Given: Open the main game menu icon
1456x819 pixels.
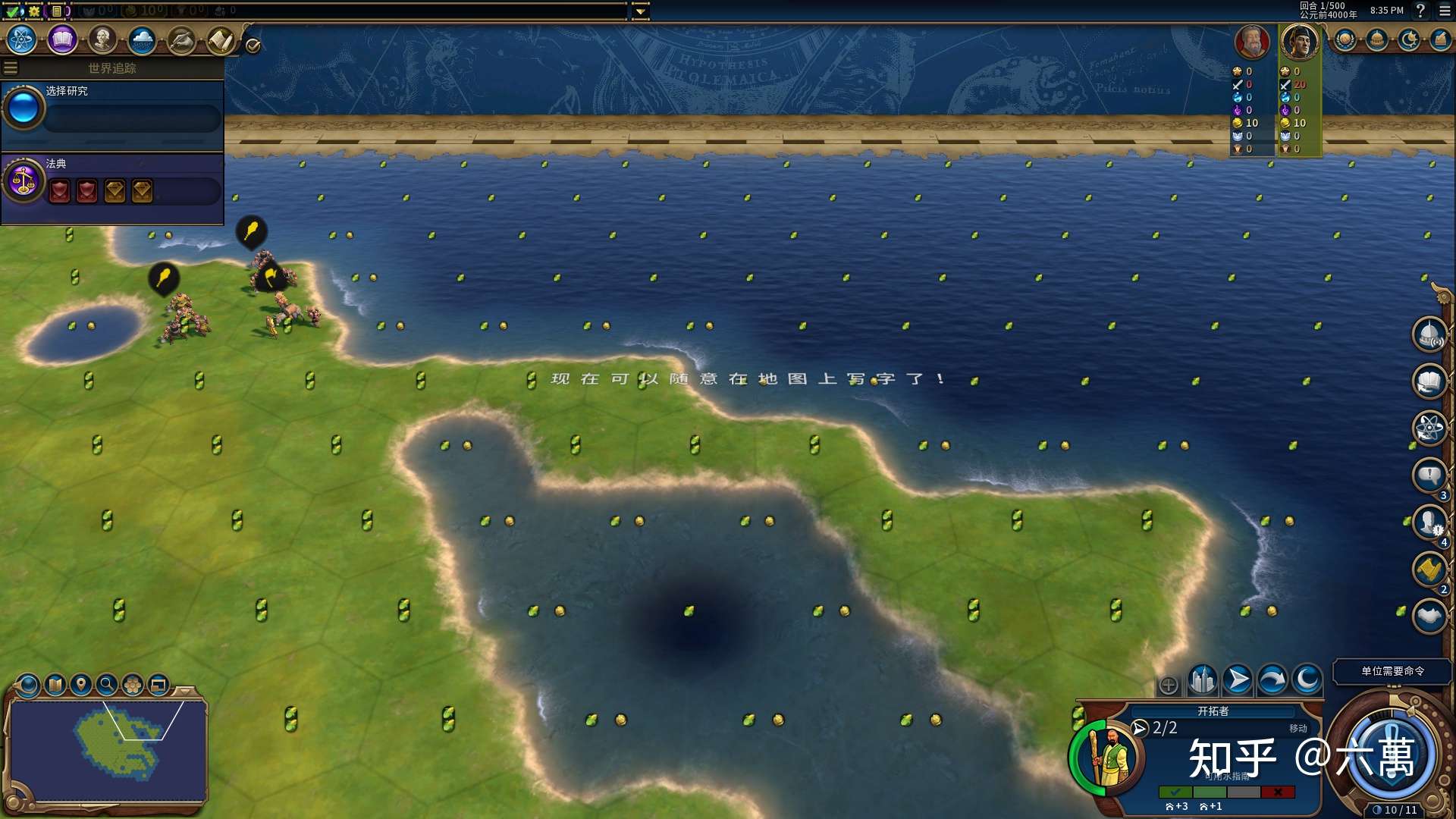Looking at the screenshot, I should [1445, 11].
